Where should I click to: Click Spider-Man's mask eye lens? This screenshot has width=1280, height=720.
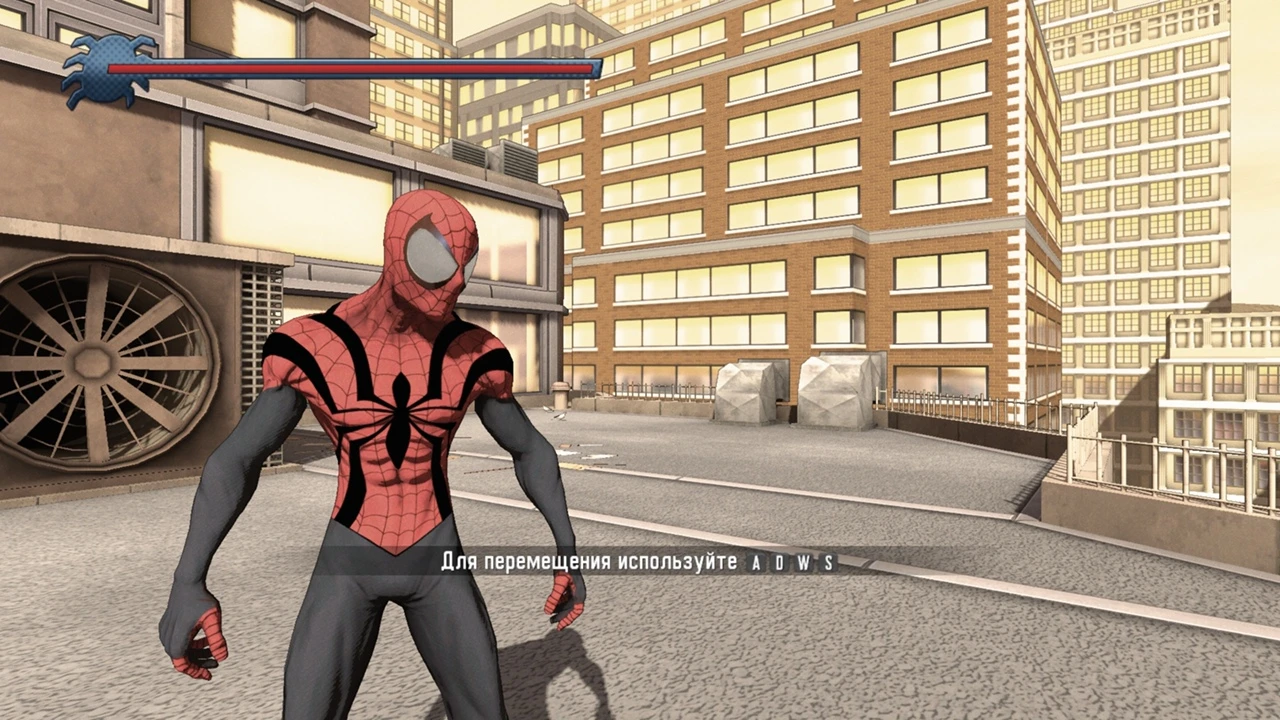432,253
